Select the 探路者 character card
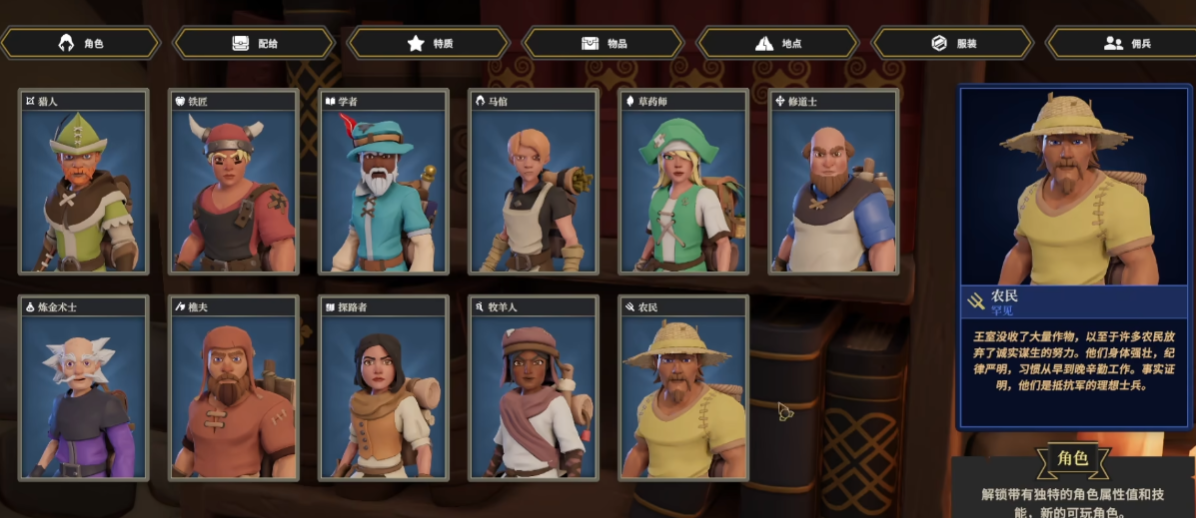Screen dimensions: 1196x518 pos(384,388)
